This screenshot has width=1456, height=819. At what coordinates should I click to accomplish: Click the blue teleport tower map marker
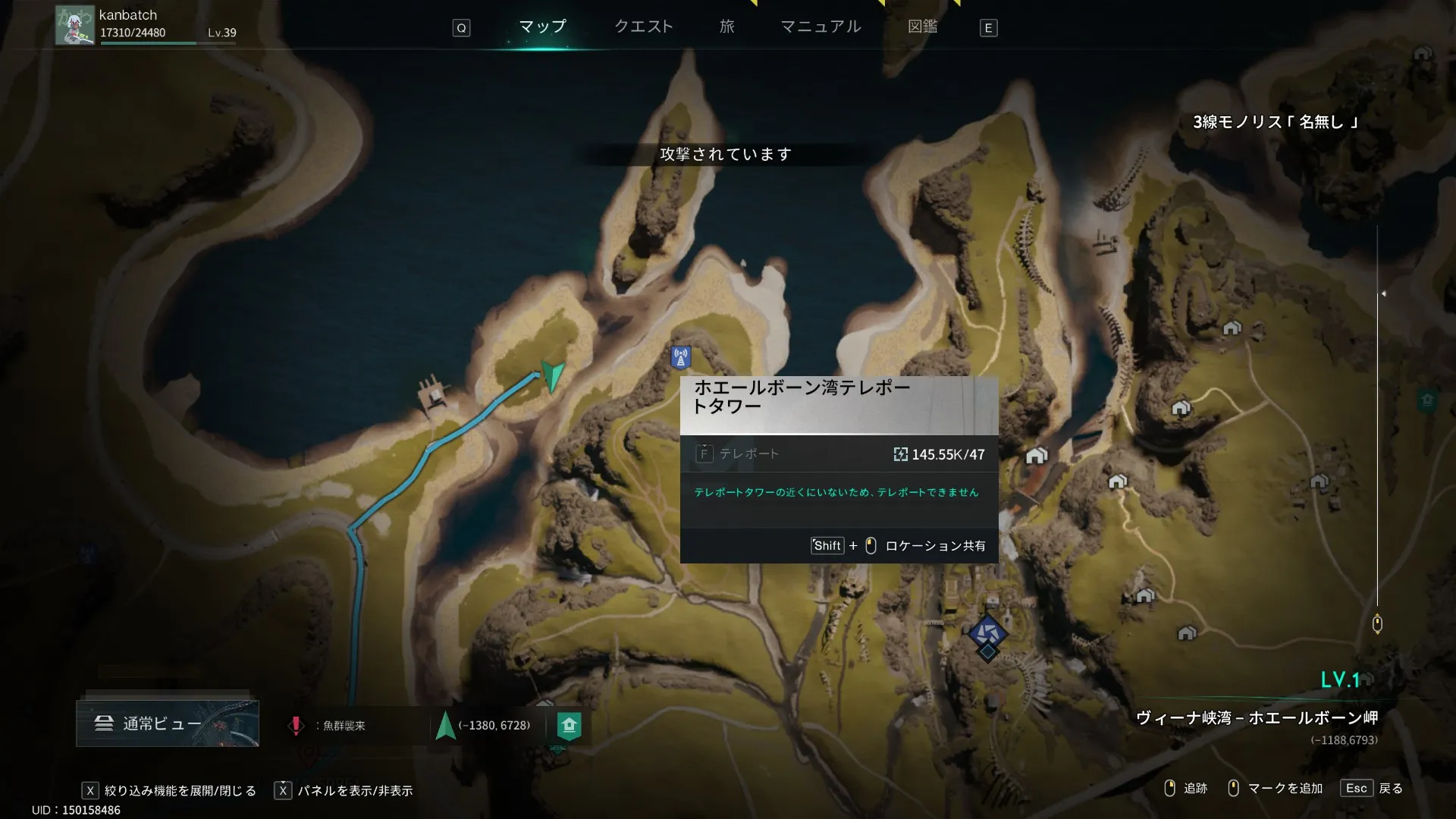(680, 356)
